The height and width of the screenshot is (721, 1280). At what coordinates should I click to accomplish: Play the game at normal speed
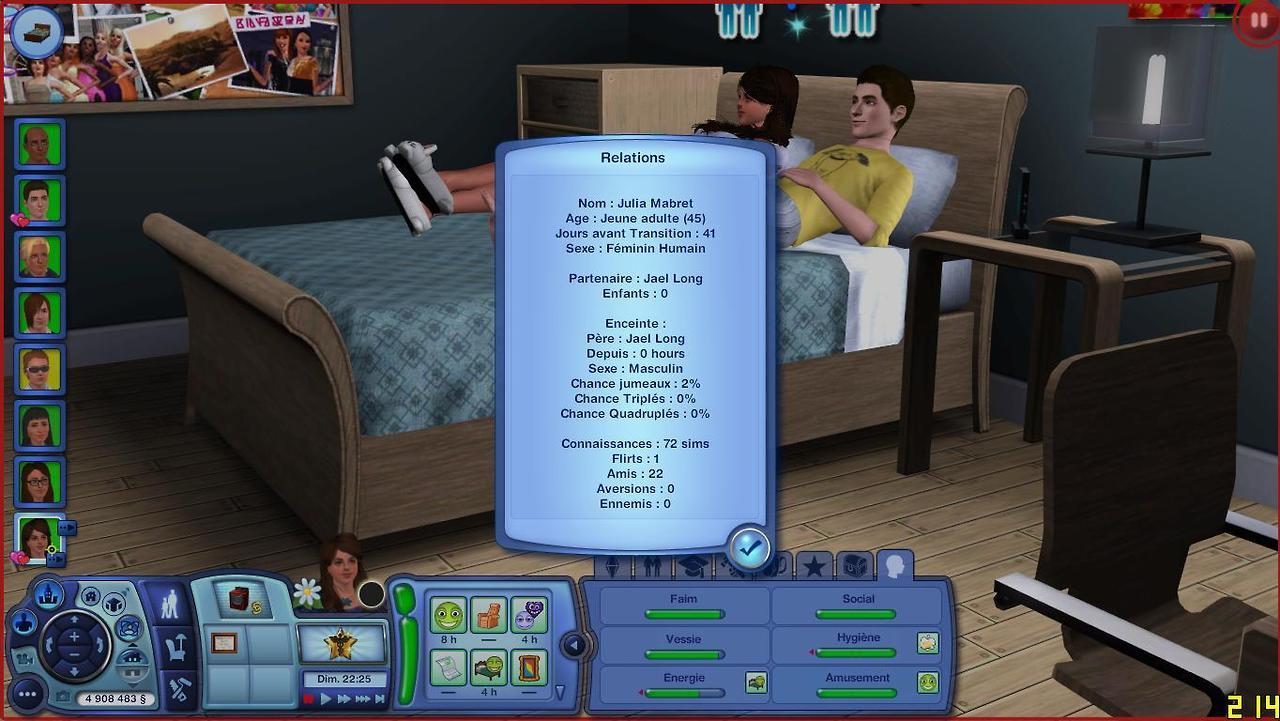click(325, 699)
